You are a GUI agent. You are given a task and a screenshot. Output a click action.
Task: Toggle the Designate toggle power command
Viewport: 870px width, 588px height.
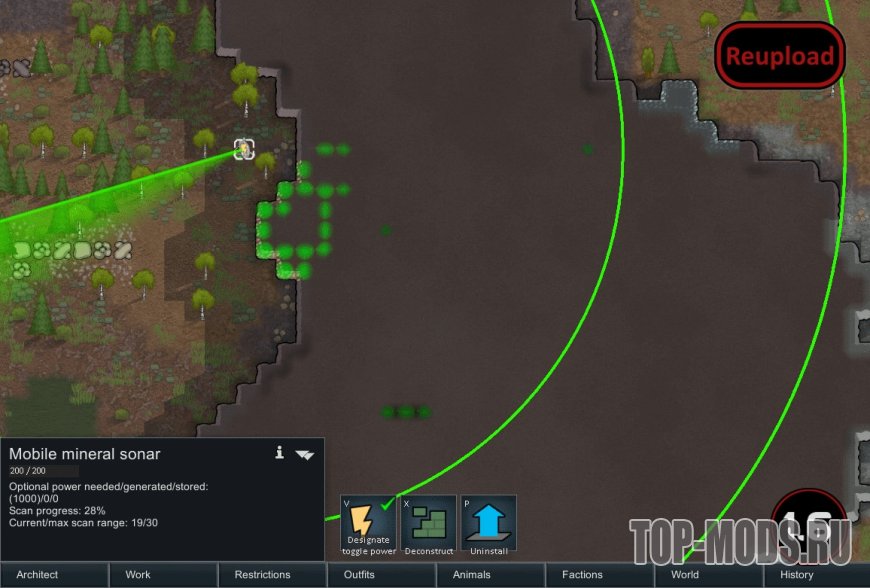(x=370, y=525)
